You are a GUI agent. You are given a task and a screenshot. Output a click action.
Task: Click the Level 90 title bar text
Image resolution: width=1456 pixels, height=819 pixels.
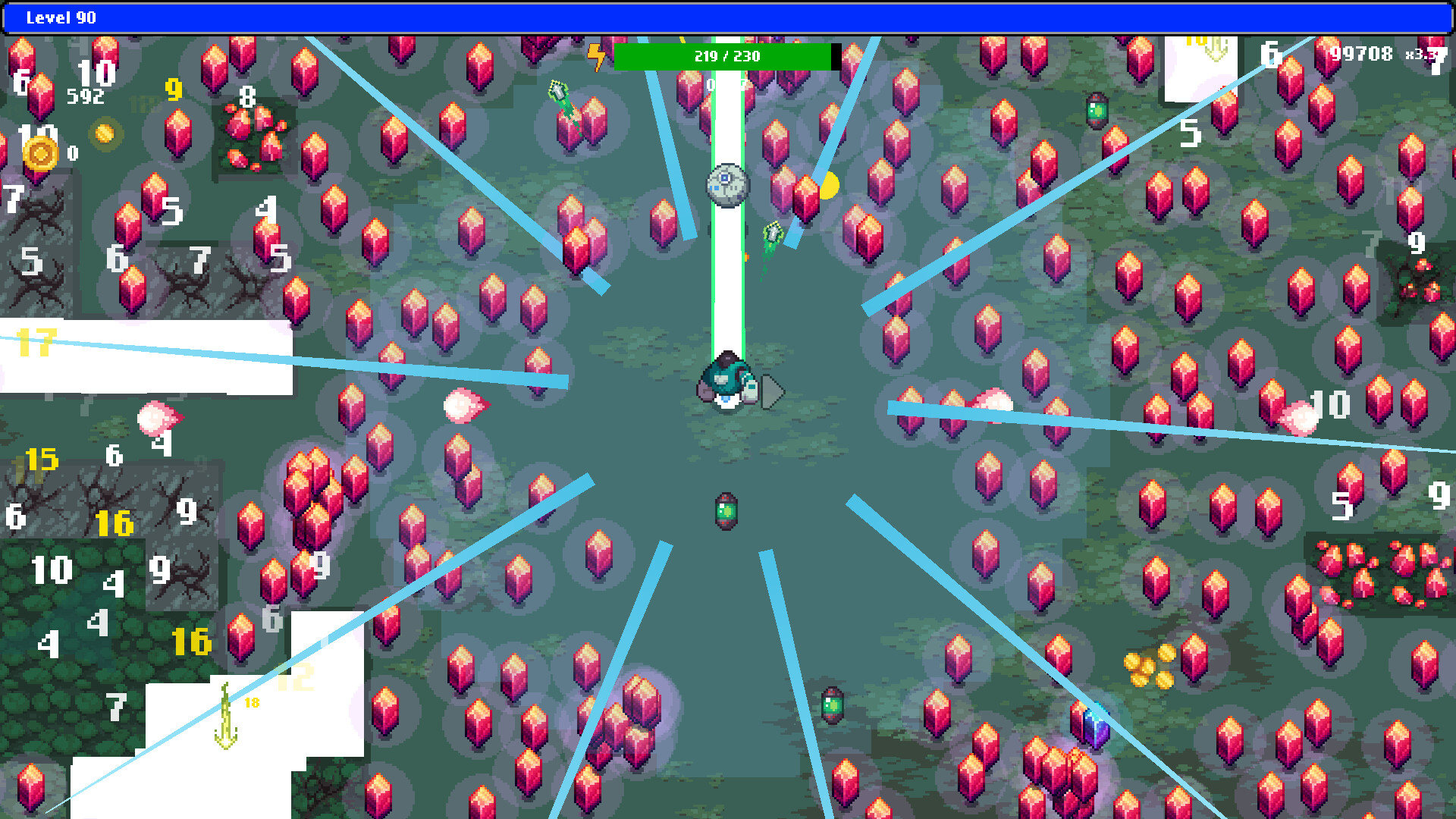[62, 18]
